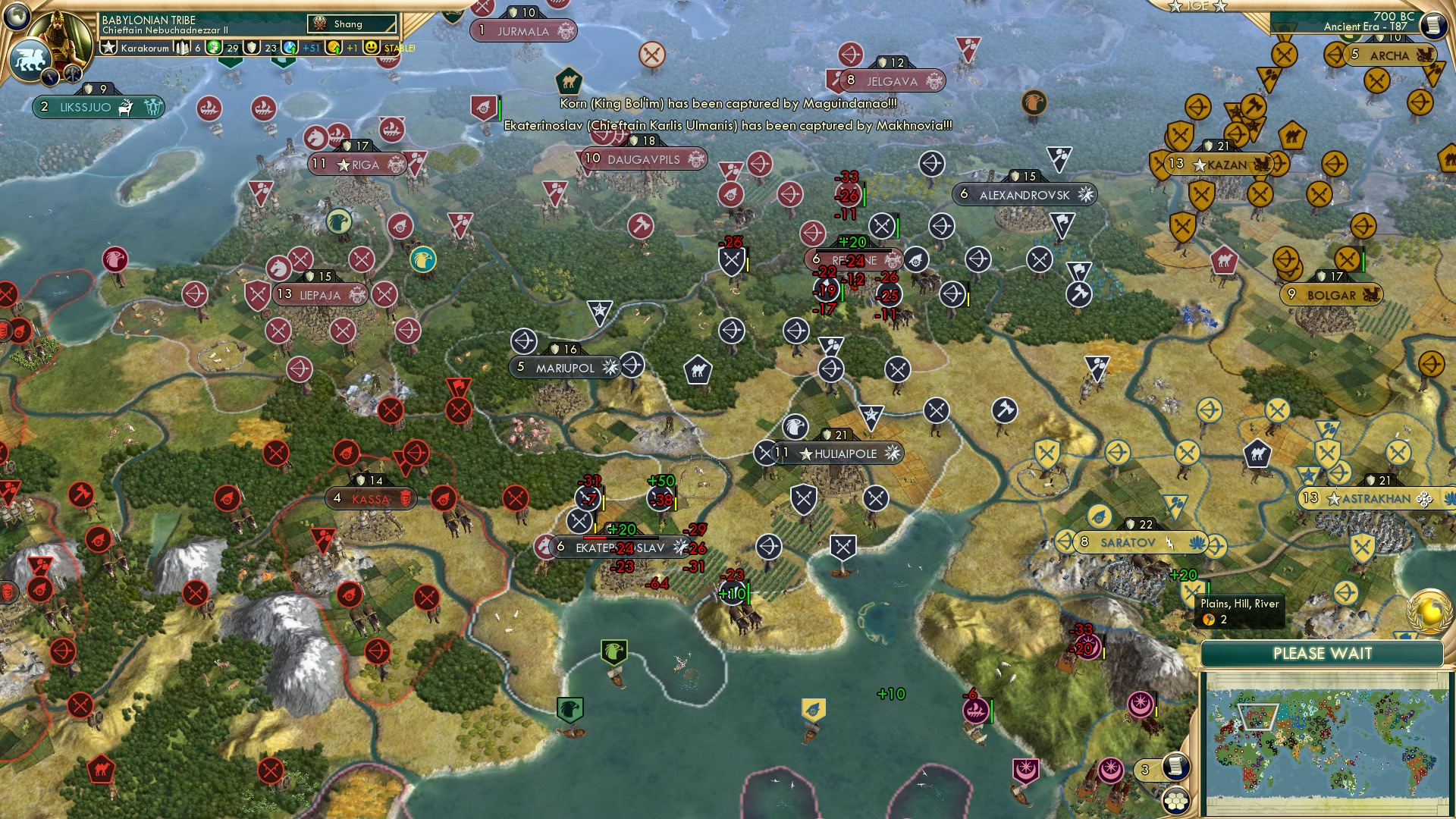This screenshot has width=1456, height=819.
Task: Open the Shang civilization dropdown
Action: [353, 24]
